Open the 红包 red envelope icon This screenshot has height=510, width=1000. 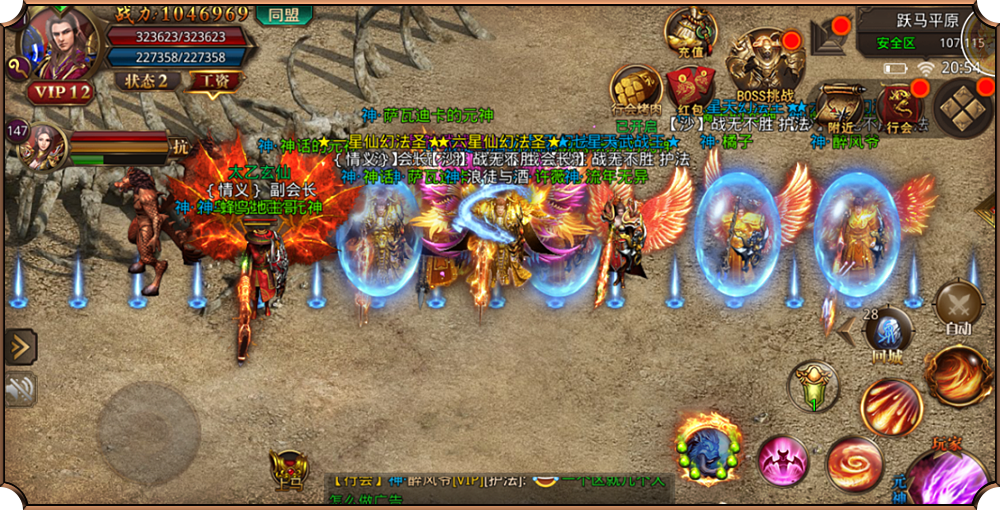click(690, 88)
